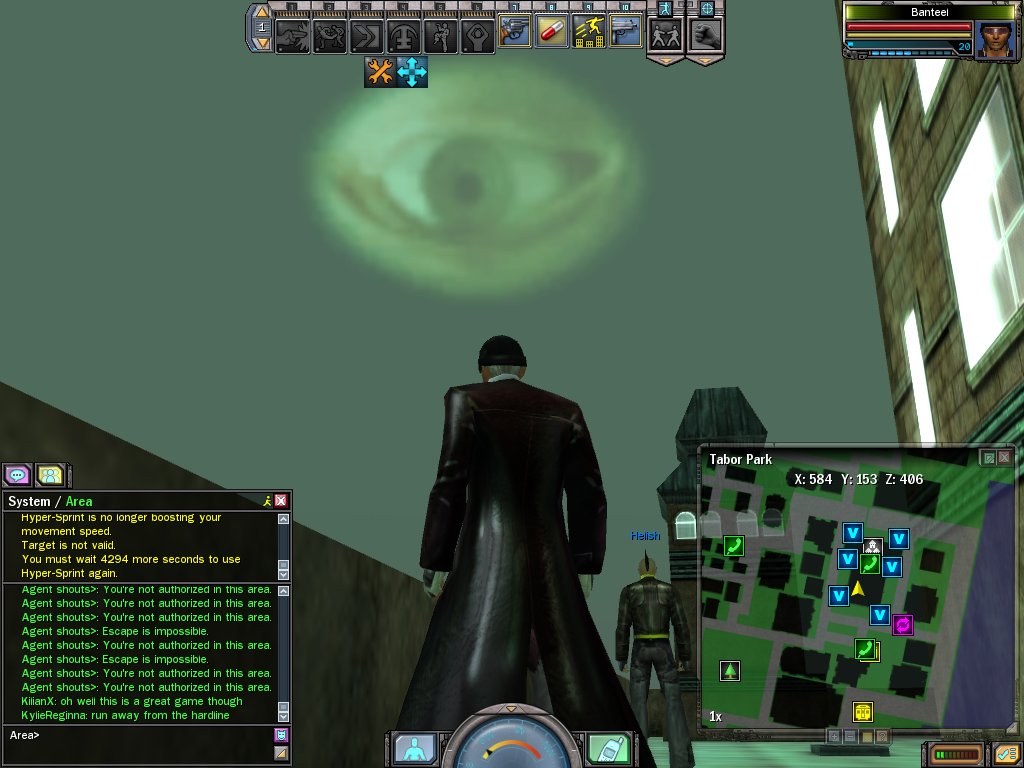Open the yellow group members button
This screenshot has height=768, width=1024.
pyautogui.click(x=50, y=475)
